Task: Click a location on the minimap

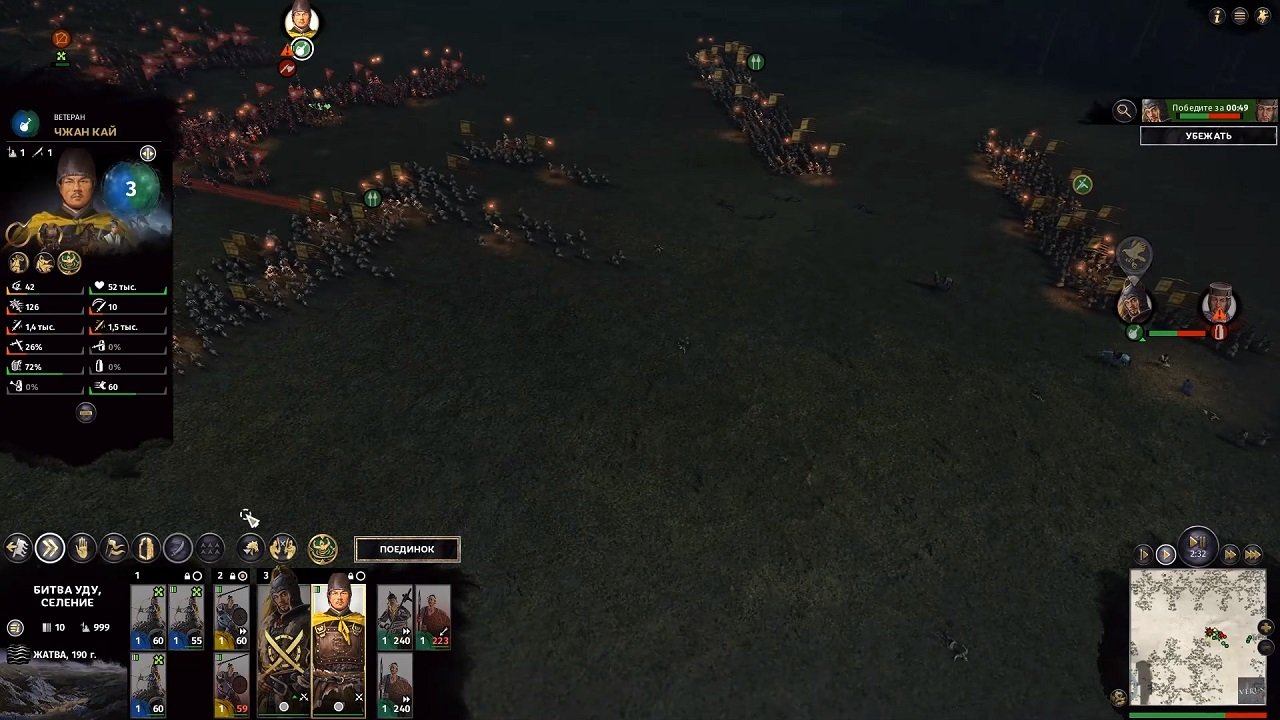Action: click(x=1198, y=635)
